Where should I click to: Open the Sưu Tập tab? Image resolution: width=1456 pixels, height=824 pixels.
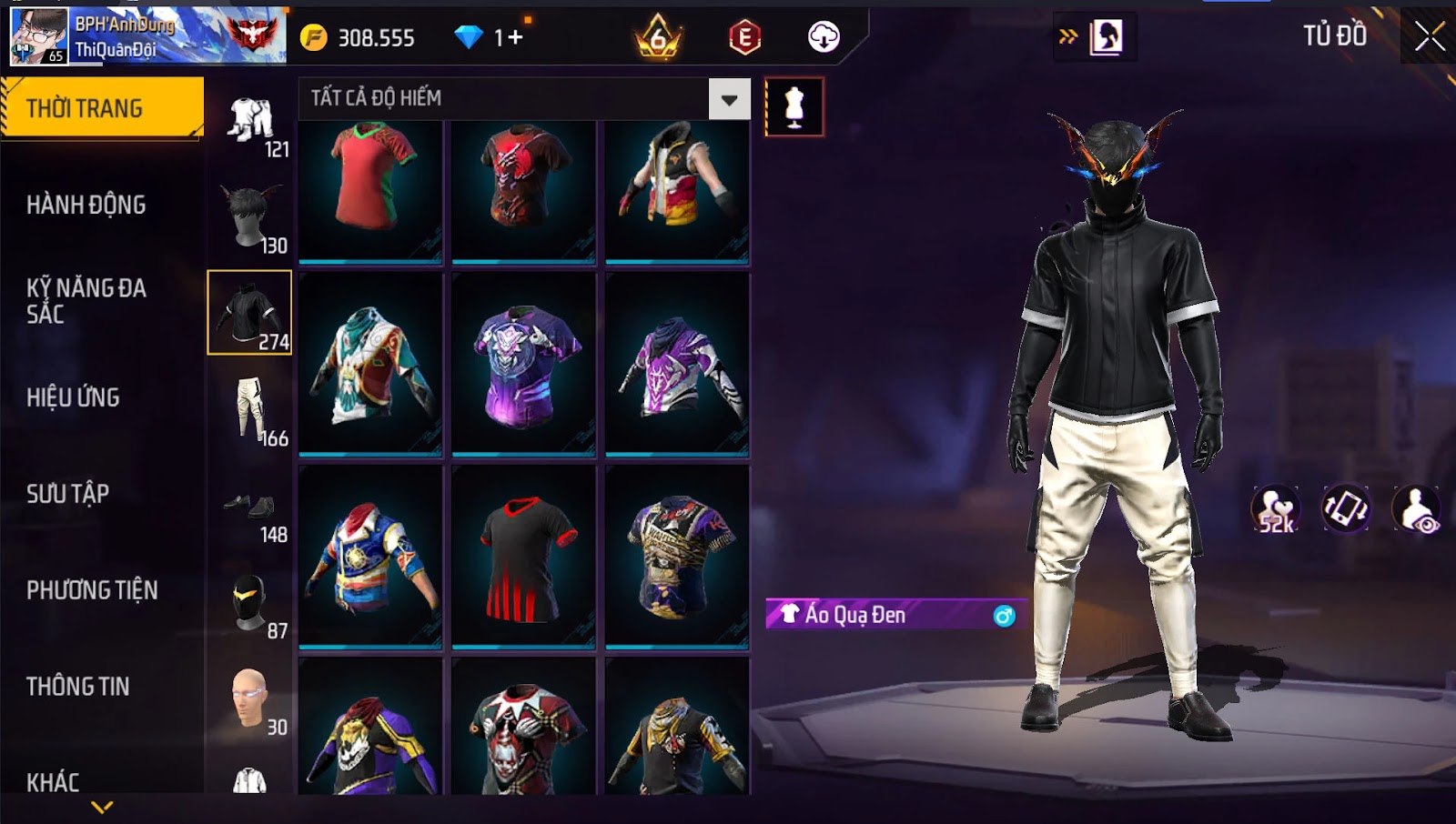point(68,494)
